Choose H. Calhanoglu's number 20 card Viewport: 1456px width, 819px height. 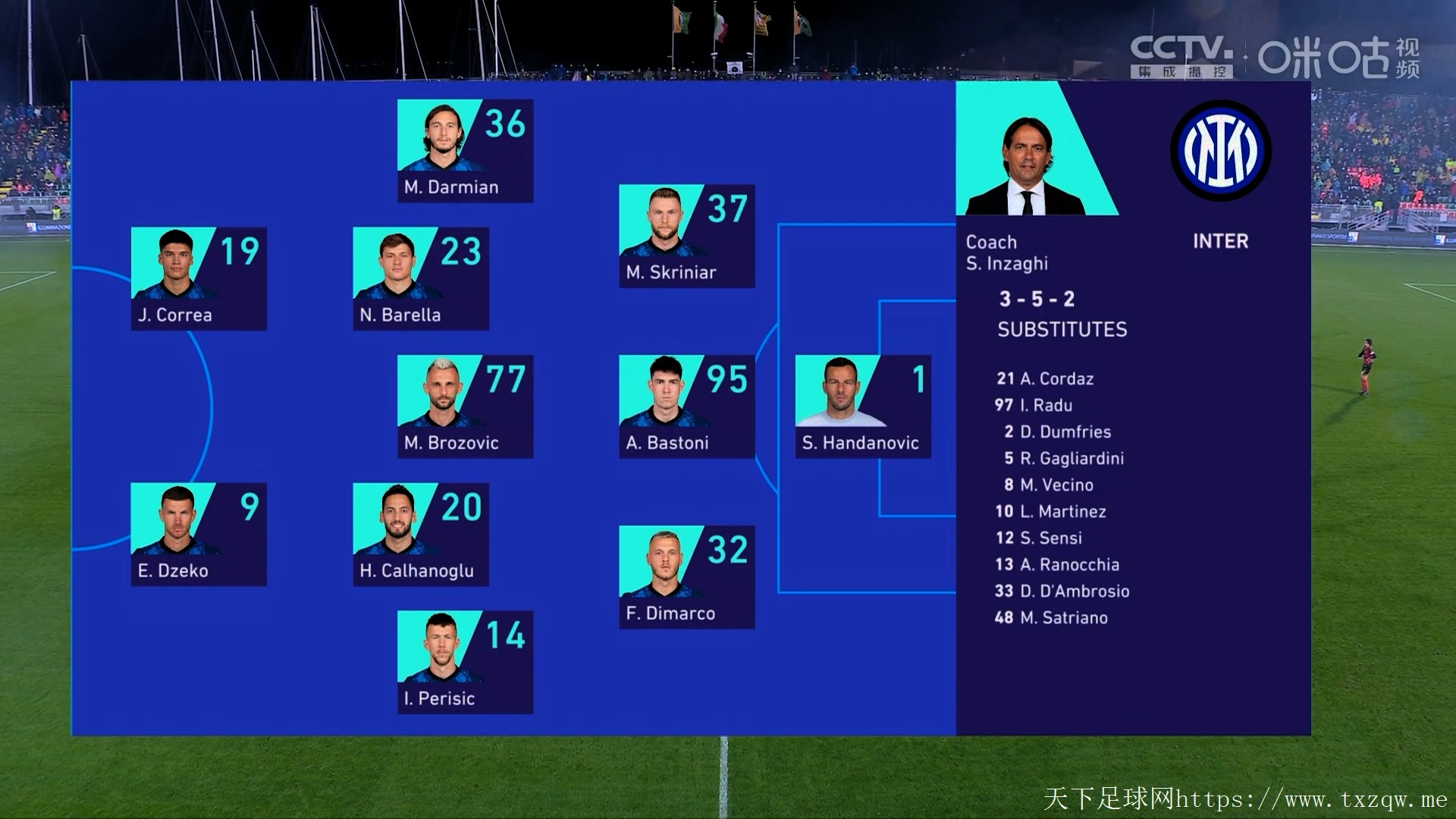tap(420, 534)
